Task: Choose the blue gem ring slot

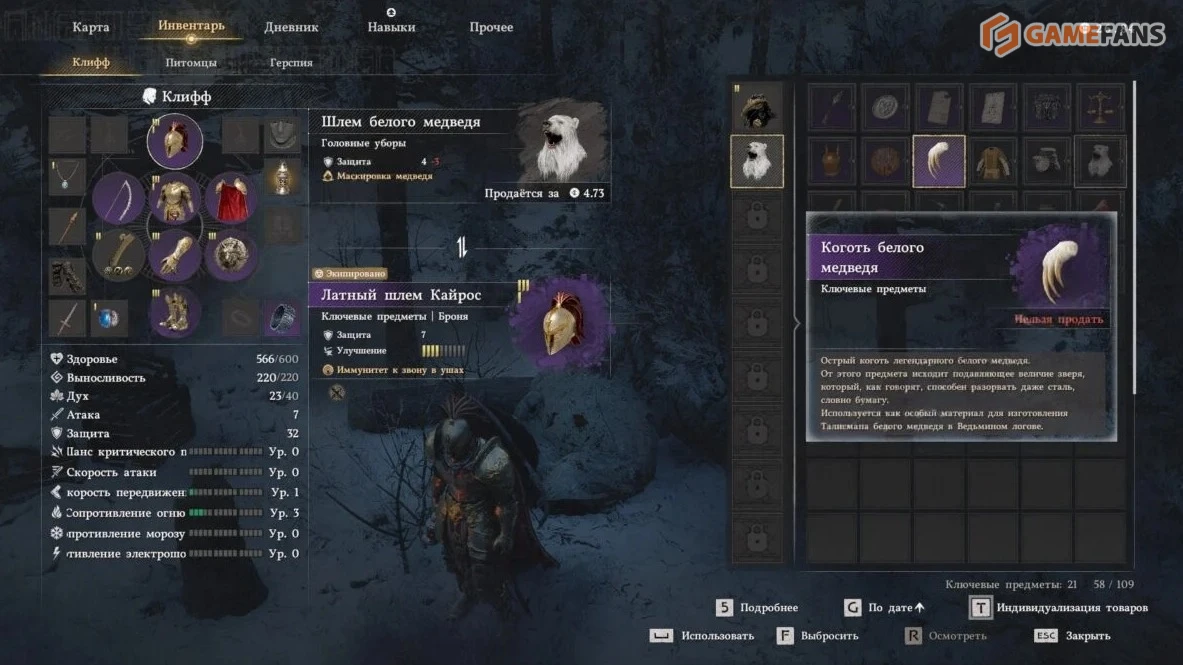Action: tap(109, 318)
